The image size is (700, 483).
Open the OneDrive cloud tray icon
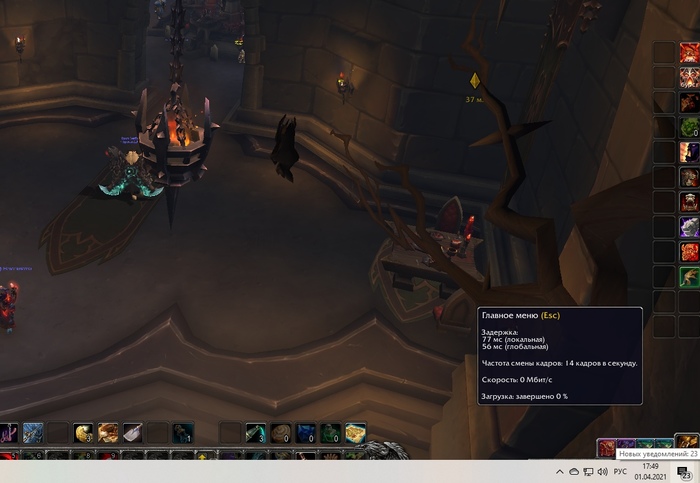tap(573, 471)
